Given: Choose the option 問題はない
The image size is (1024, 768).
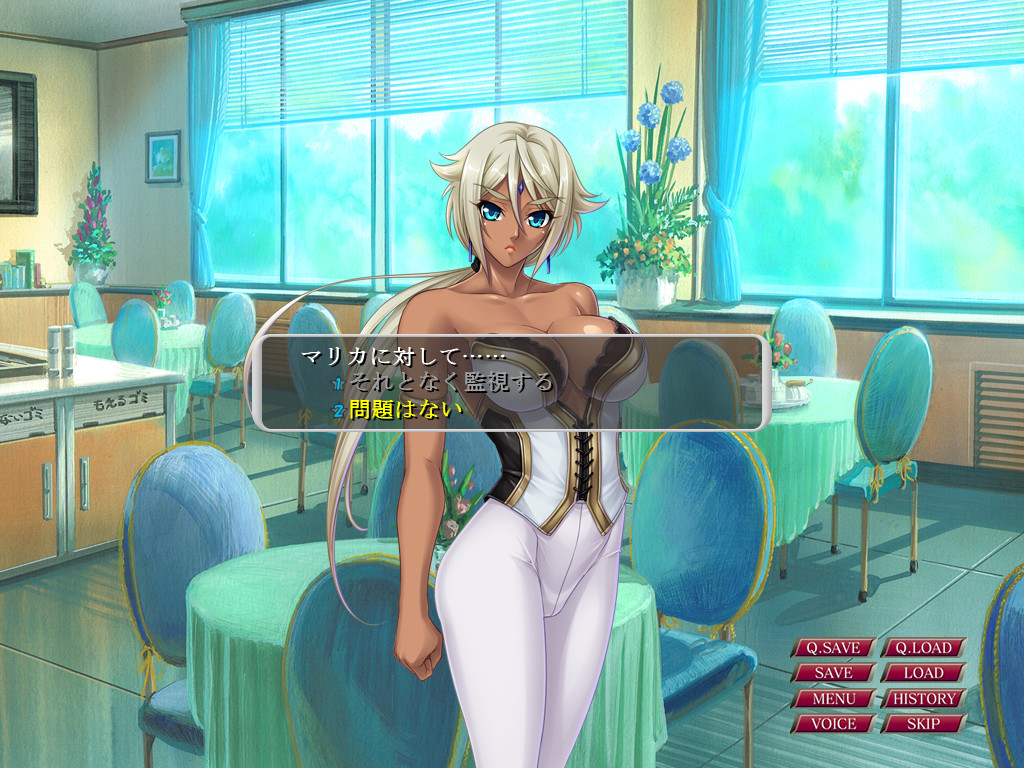Looking at the screenshot, I should click(x=406, y=409).
